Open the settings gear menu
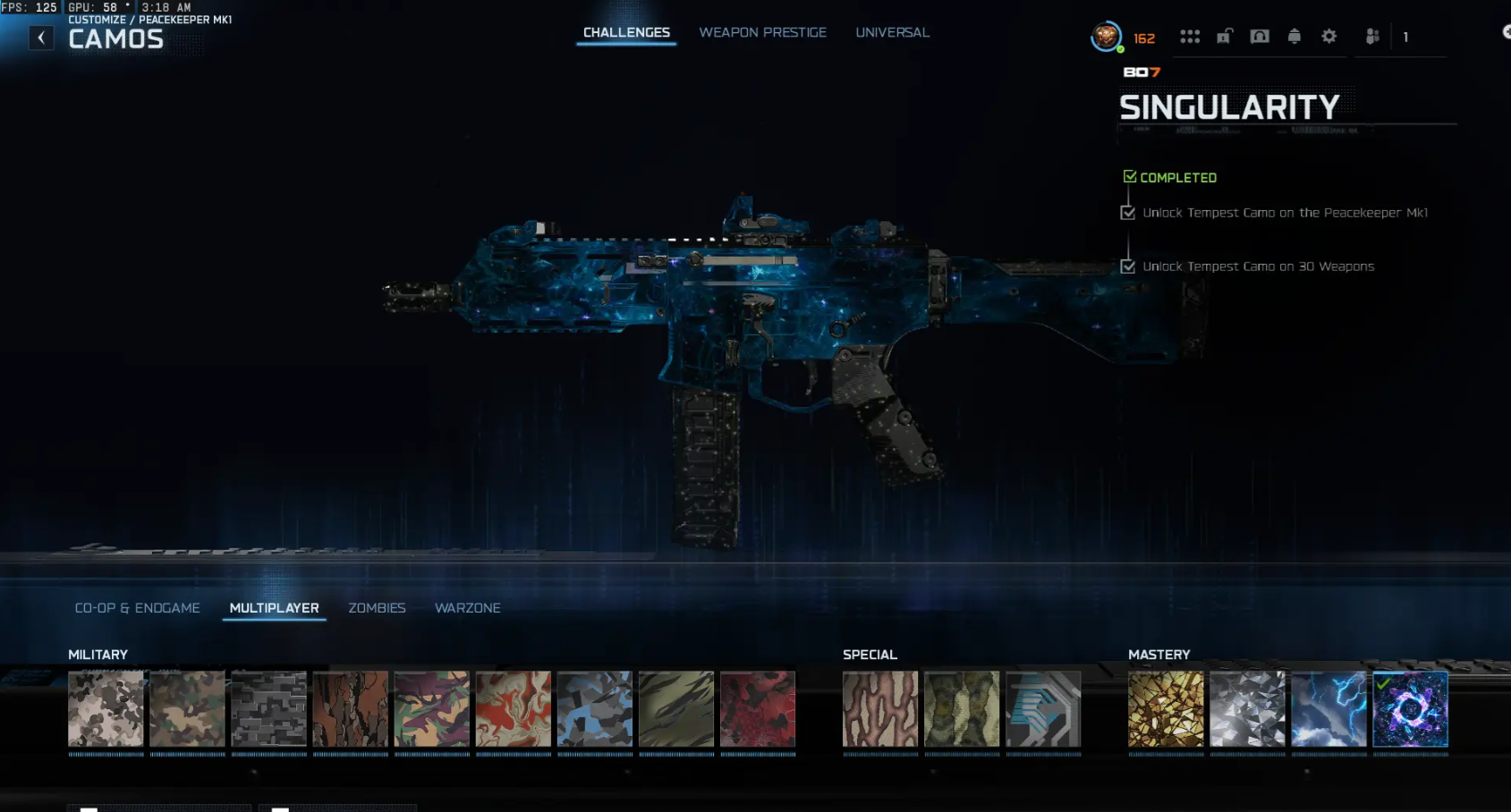Viewport: 1511px width, 812px height. (1328, 36)
